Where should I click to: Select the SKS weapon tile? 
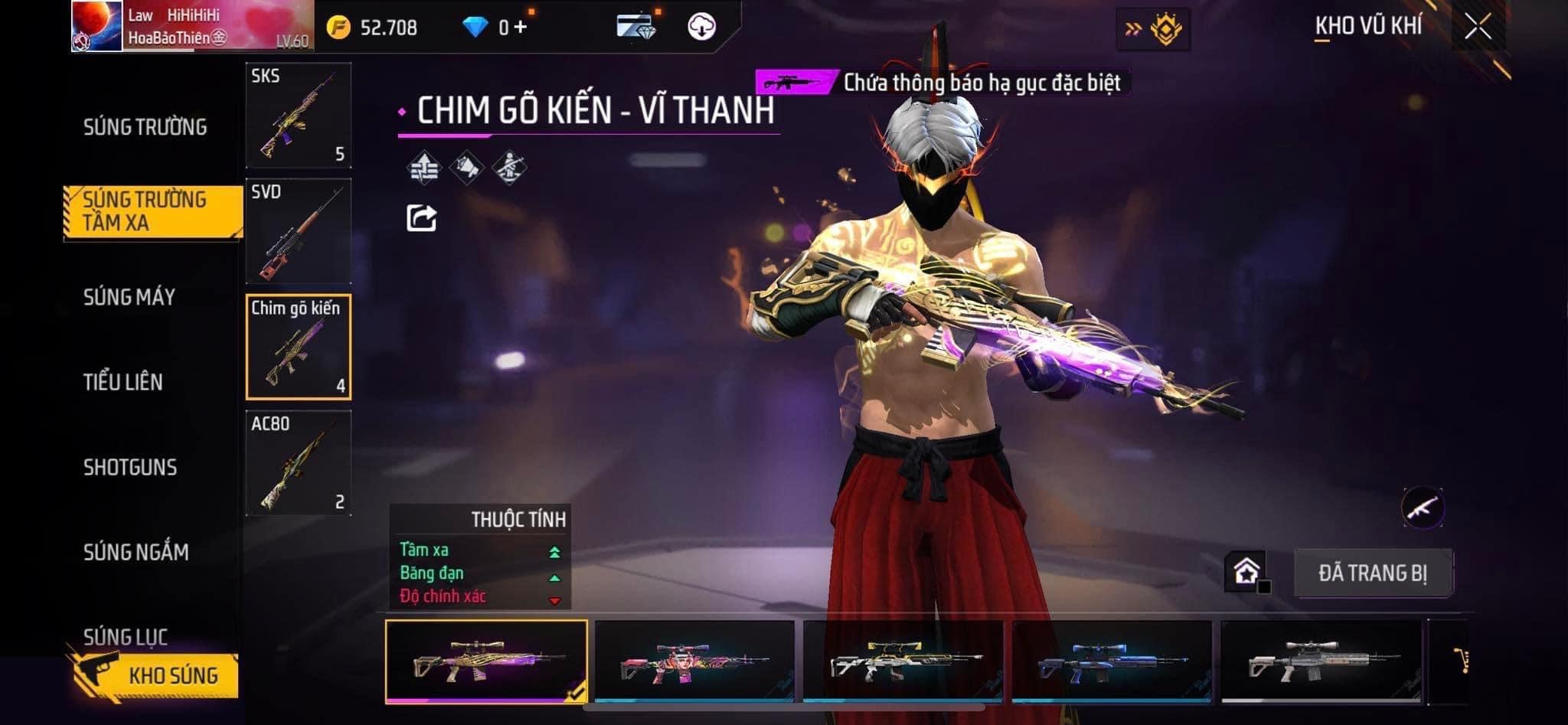pos(299,116)
